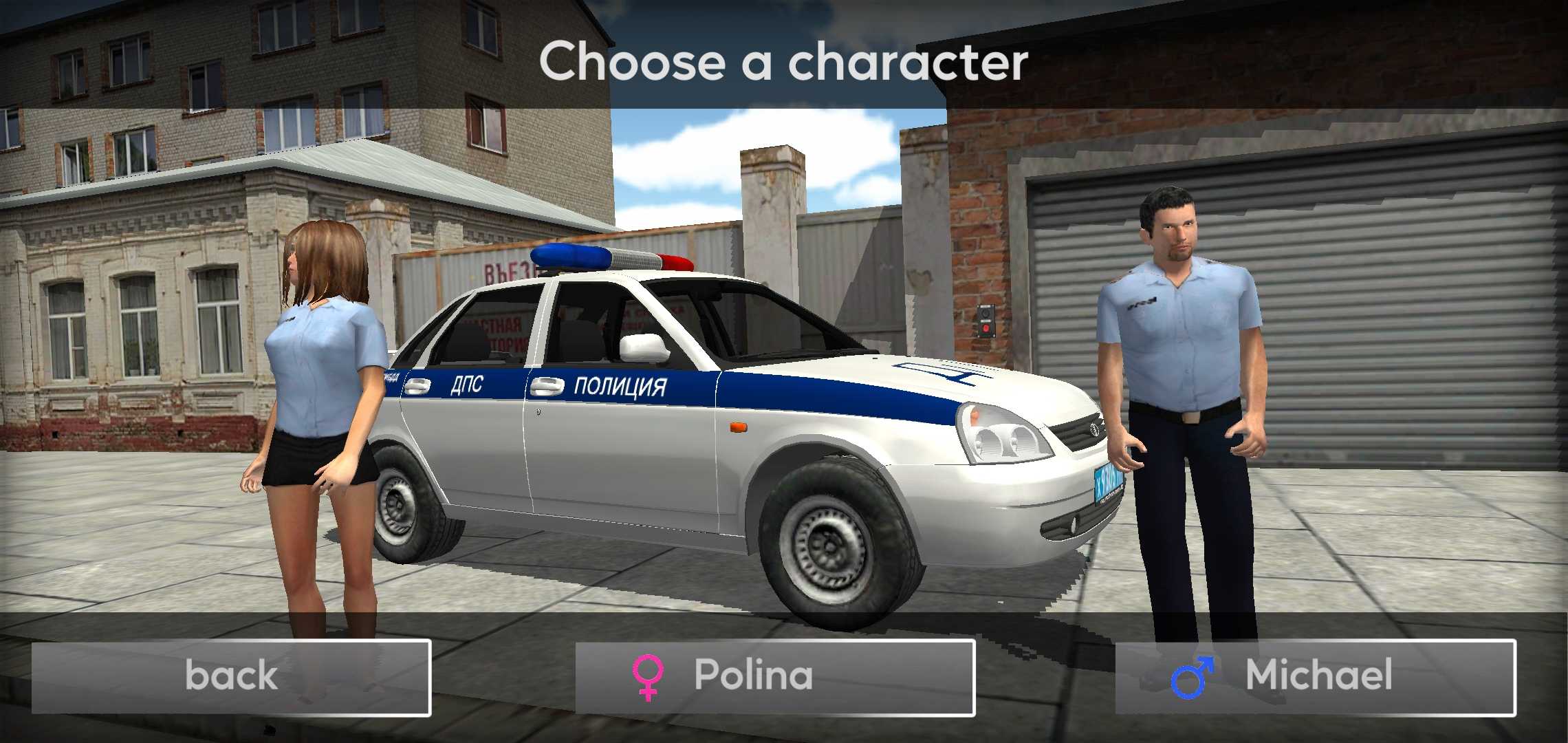Image resolution: width=1568 pixels, height=743 pixels.
Task: Click the pink female gender icon
Action: pos(649,678)
